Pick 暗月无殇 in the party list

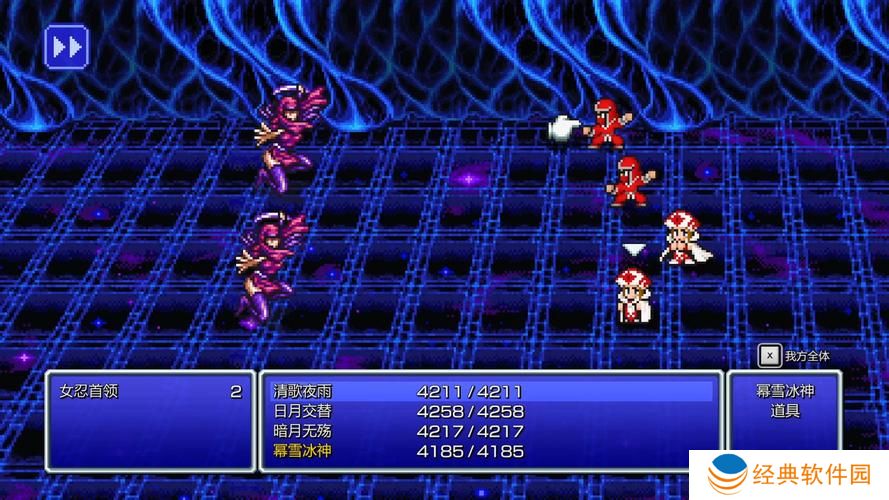click(303, 431)
